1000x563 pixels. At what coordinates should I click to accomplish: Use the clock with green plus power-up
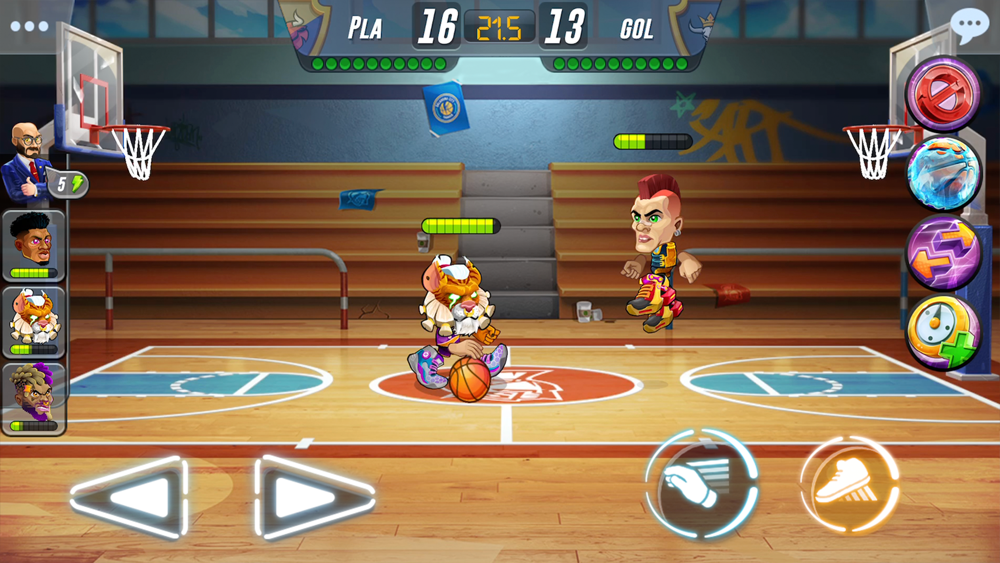tap(943, 332)
